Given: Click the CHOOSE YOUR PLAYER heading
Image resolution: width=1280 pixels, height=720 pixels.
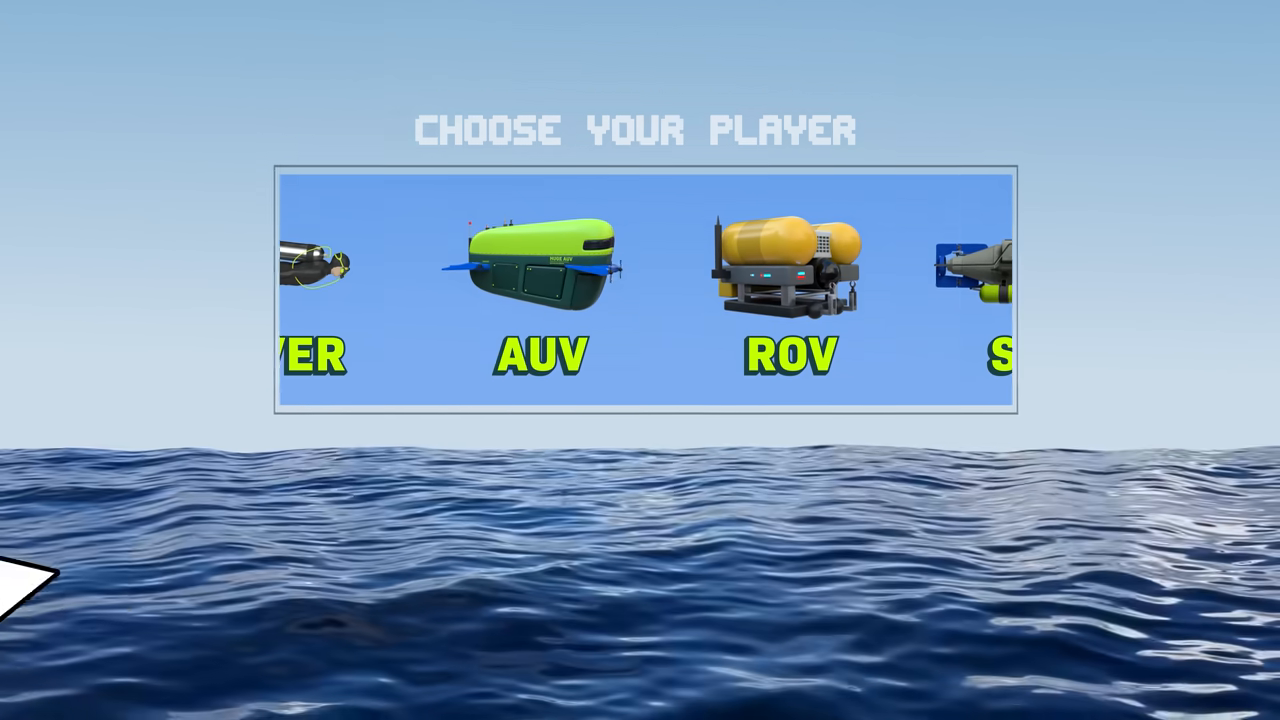Looking at the screenshot, I should [637, 129].
